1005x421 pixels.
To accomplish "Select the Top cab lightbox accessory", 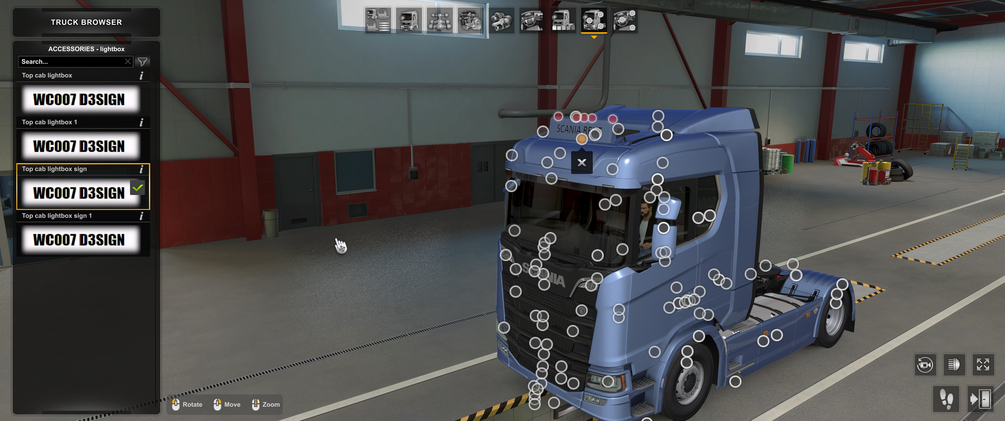I will pos(79,99).
